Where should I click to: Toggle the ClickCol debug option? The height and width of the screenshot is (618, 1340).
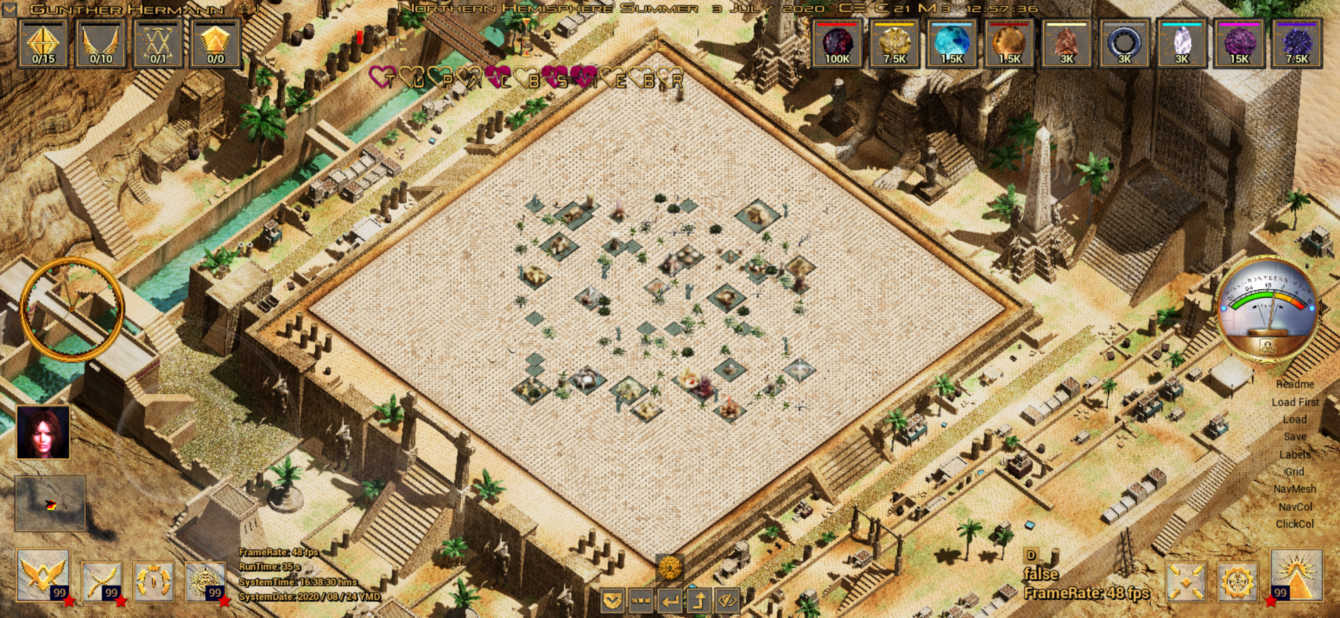click(1295, 524)
